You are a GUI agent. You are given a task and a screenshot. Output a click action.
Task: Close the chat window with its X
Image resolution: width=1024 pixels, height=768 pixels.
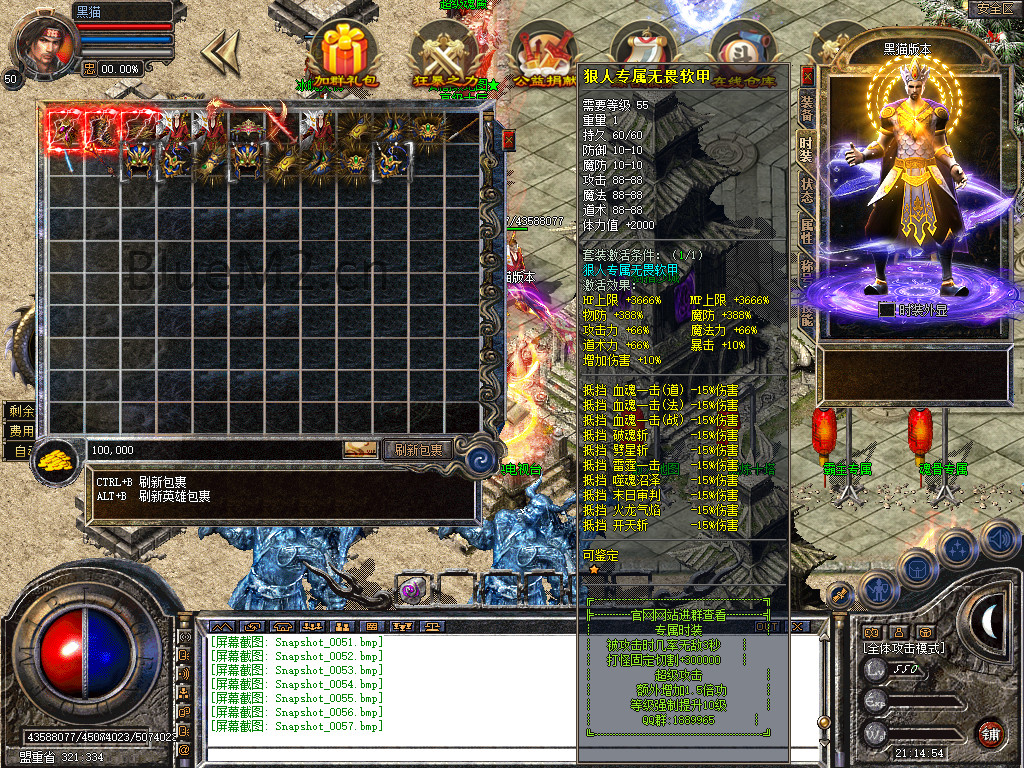click(x=797, y=626)
